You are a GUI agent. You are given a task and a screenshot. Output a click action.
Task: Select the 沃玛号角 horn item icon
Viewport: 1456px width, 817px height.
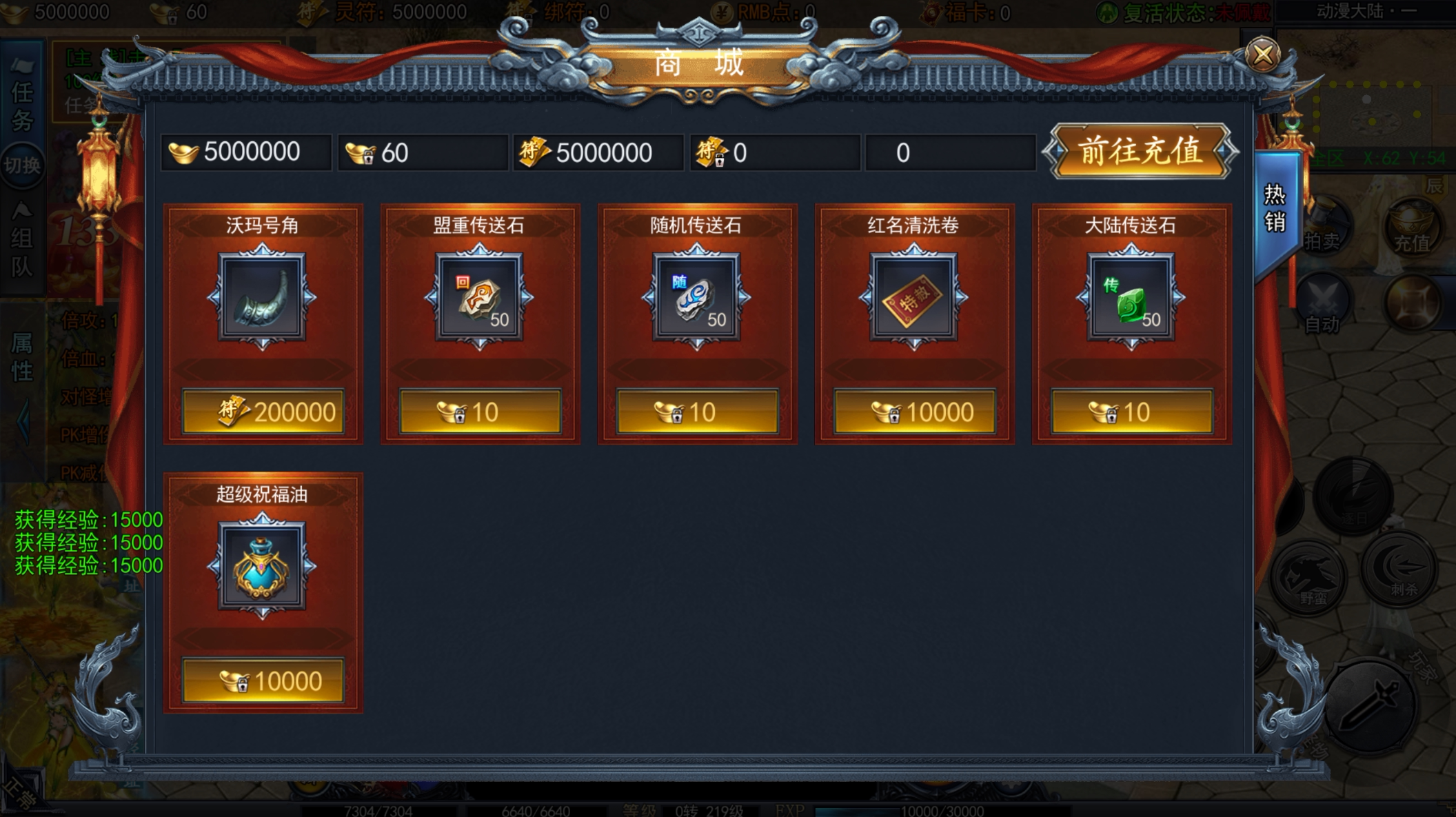(262, 297)
